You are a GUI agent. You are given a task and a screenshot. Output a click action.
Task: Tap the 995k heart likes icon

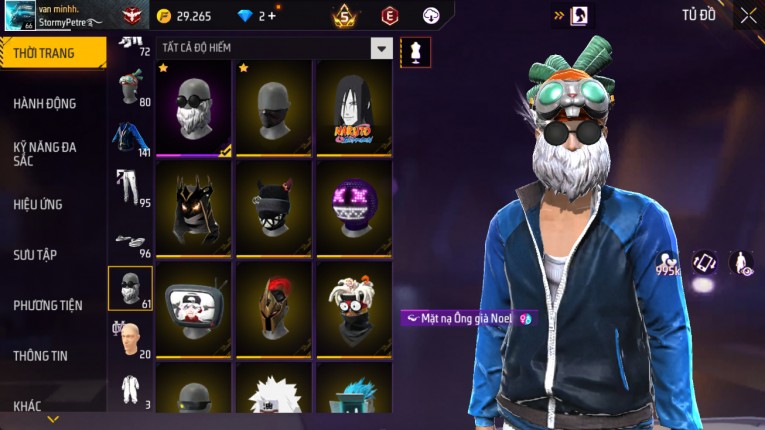(667, 263)
